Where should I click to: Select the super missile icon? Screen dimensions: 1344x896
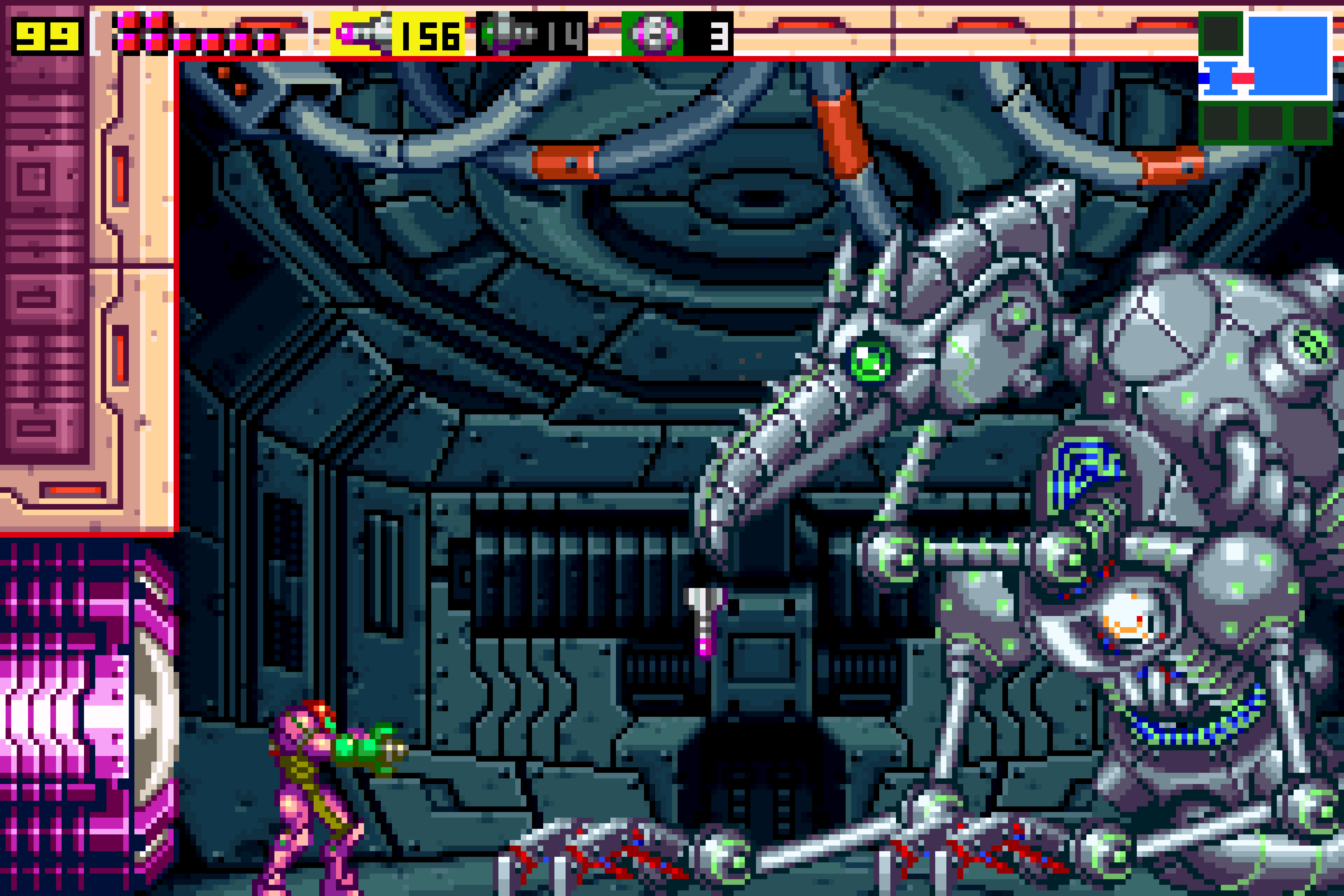[506, 34]
